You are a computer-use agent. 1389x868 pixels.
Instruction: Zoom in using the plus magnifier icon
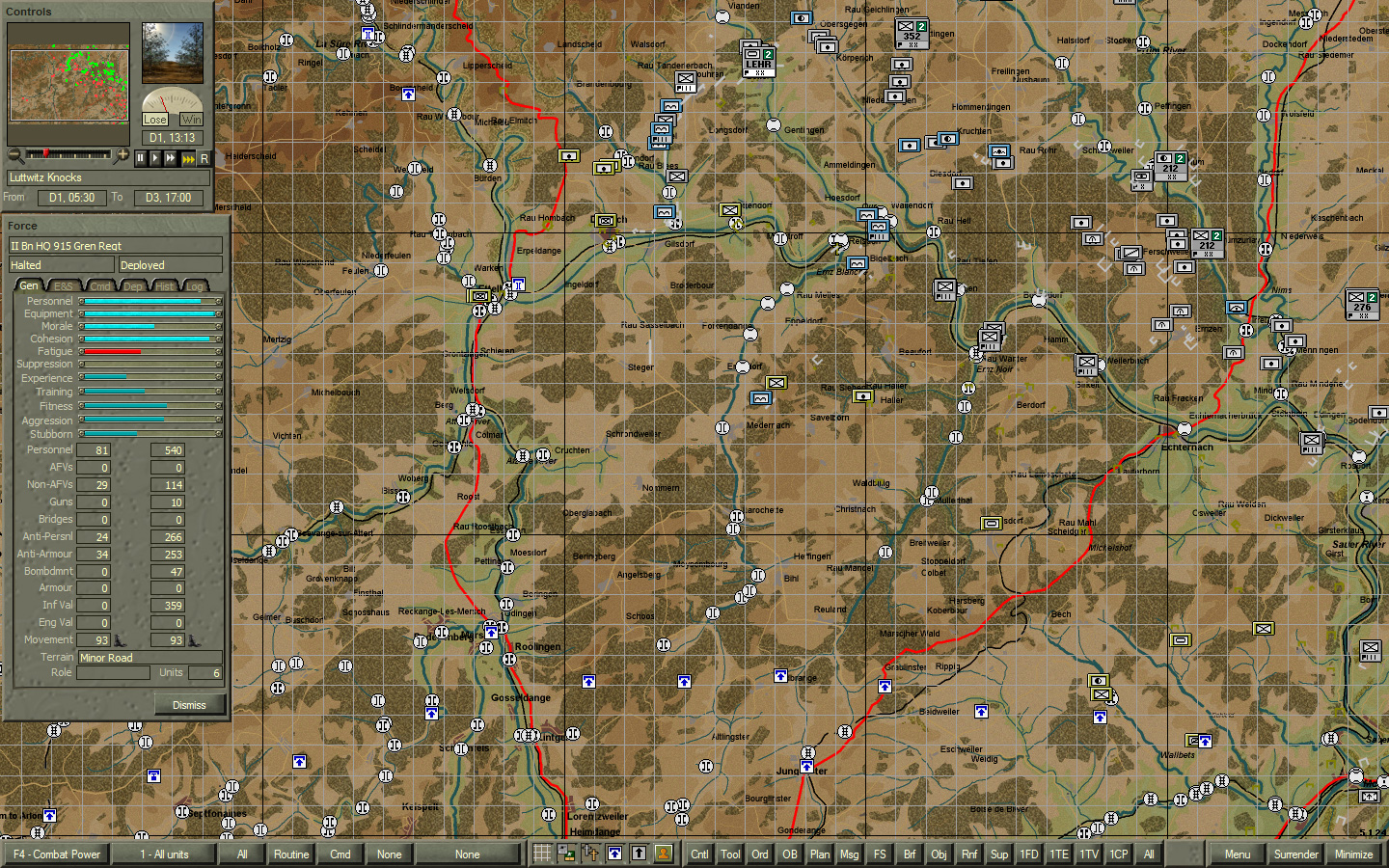point(122,156)
